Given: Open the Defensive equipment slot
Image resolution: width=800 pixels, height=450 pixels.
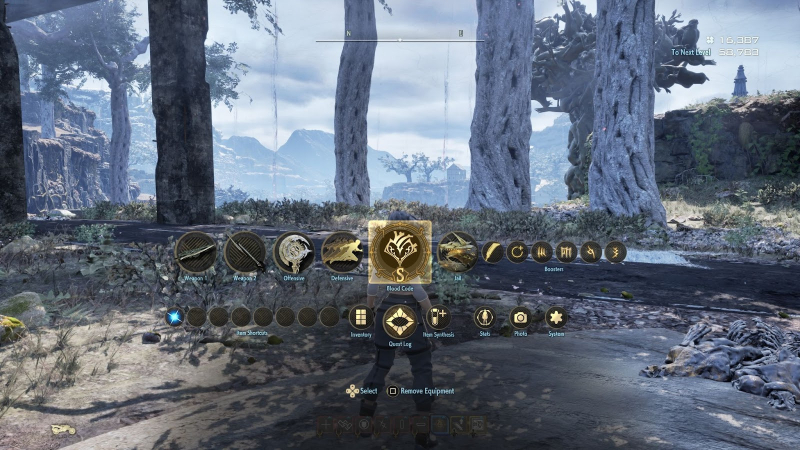Looking at the screenshot, I should click(343, 252).
